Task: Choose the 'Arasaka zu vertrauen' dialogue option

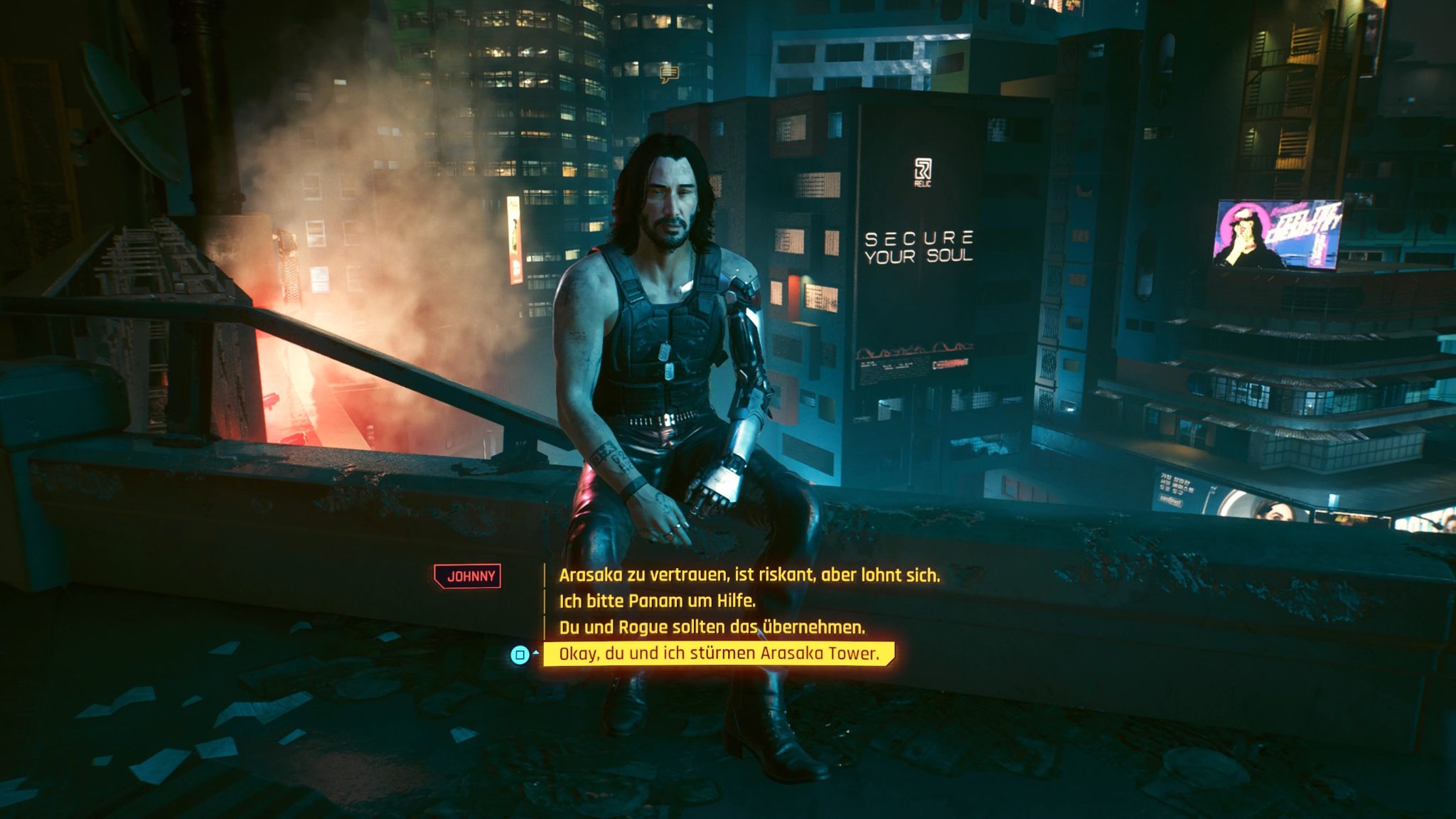Action: (749, 575)
